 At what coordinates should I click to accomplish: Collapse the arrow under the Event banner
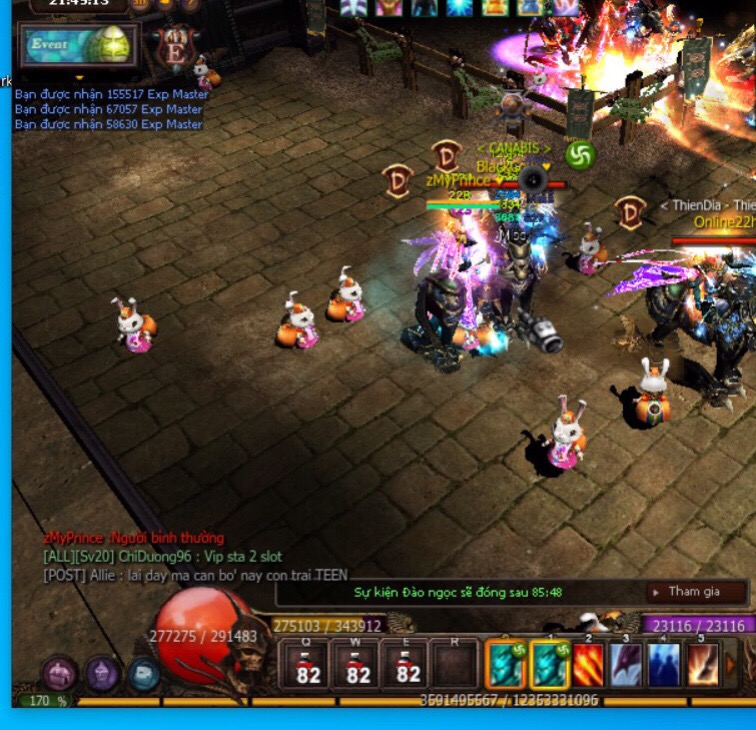(x=80, y=77)
